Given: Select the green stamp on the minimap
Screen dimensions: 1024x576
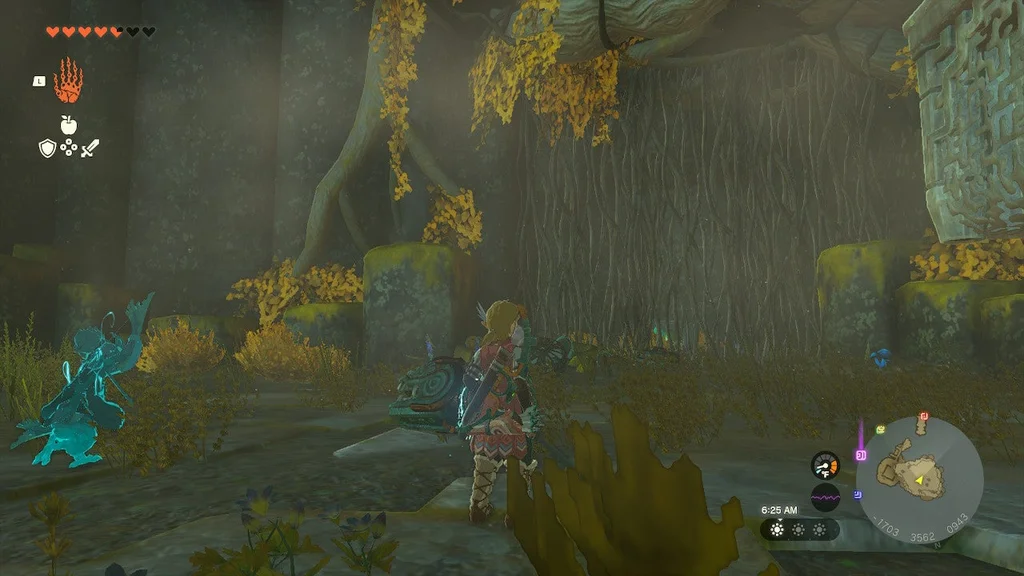Looking at the screenshot, I should point(881,429).
